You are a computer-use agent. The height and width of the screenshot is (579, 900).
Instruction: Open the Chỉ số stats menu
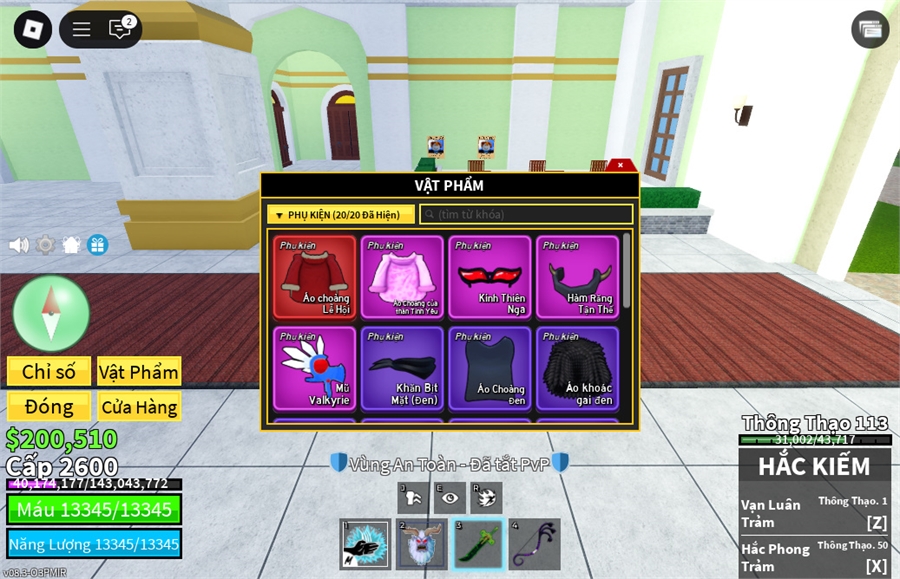coord(49,372)
